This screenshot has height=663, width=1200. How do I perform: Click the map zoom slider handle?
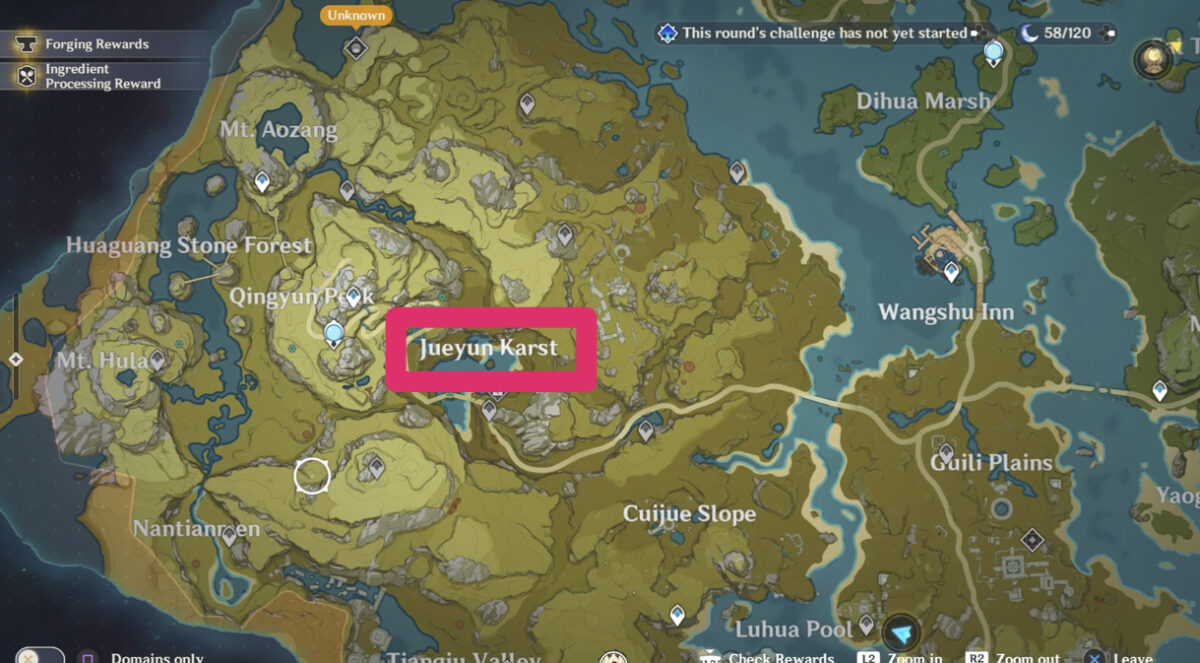point(15,359)
